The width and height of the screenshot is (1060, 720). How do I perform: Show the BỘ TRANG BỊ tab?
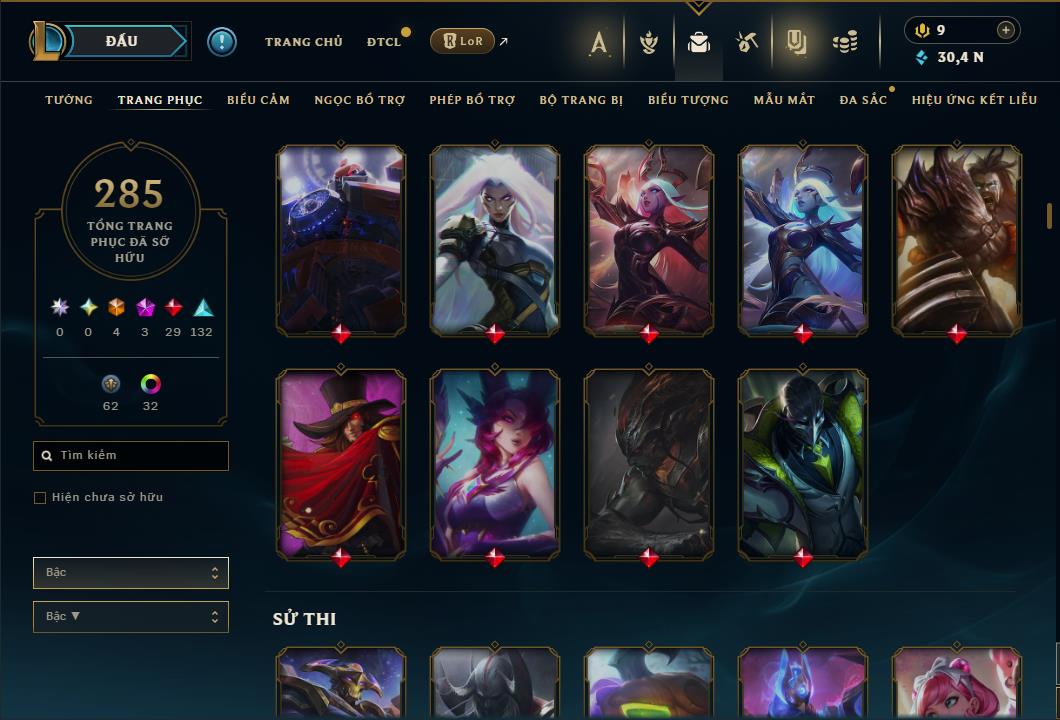[581, 100]
